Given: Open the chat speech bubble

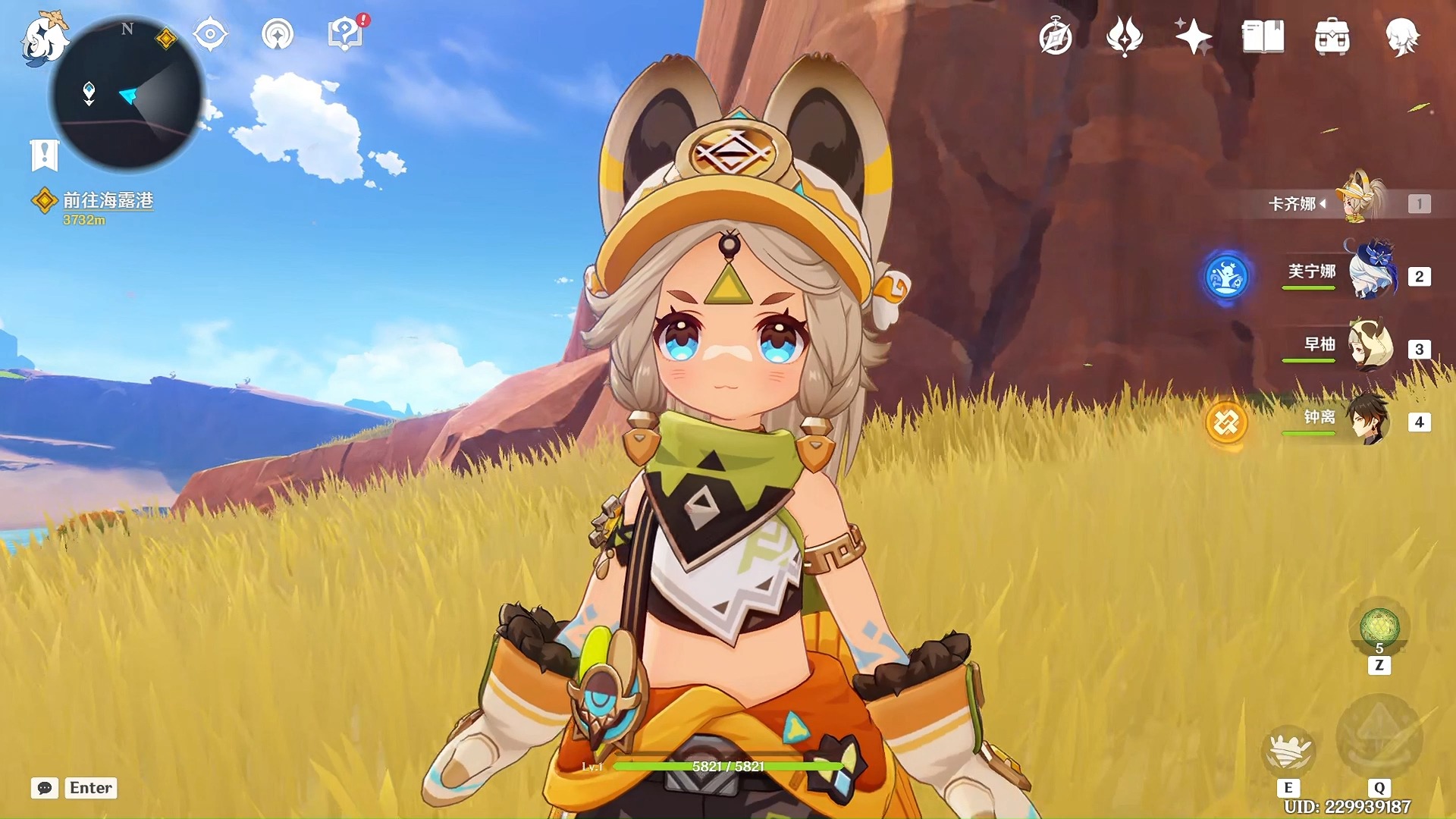Looking at the screenshot, I should point(45,788).
